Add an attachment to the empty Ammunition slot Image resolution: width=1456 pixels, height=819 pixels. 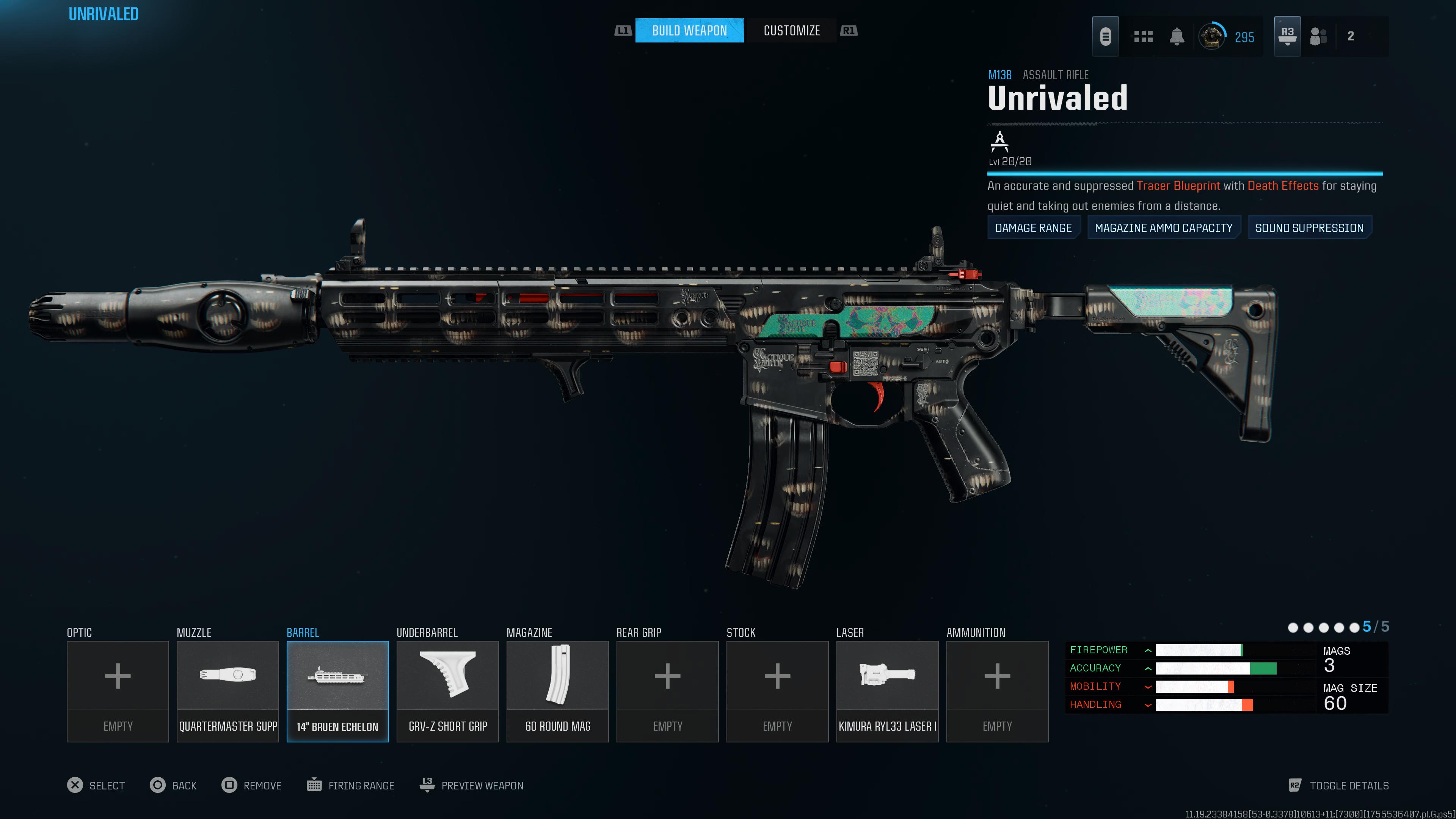997,691
